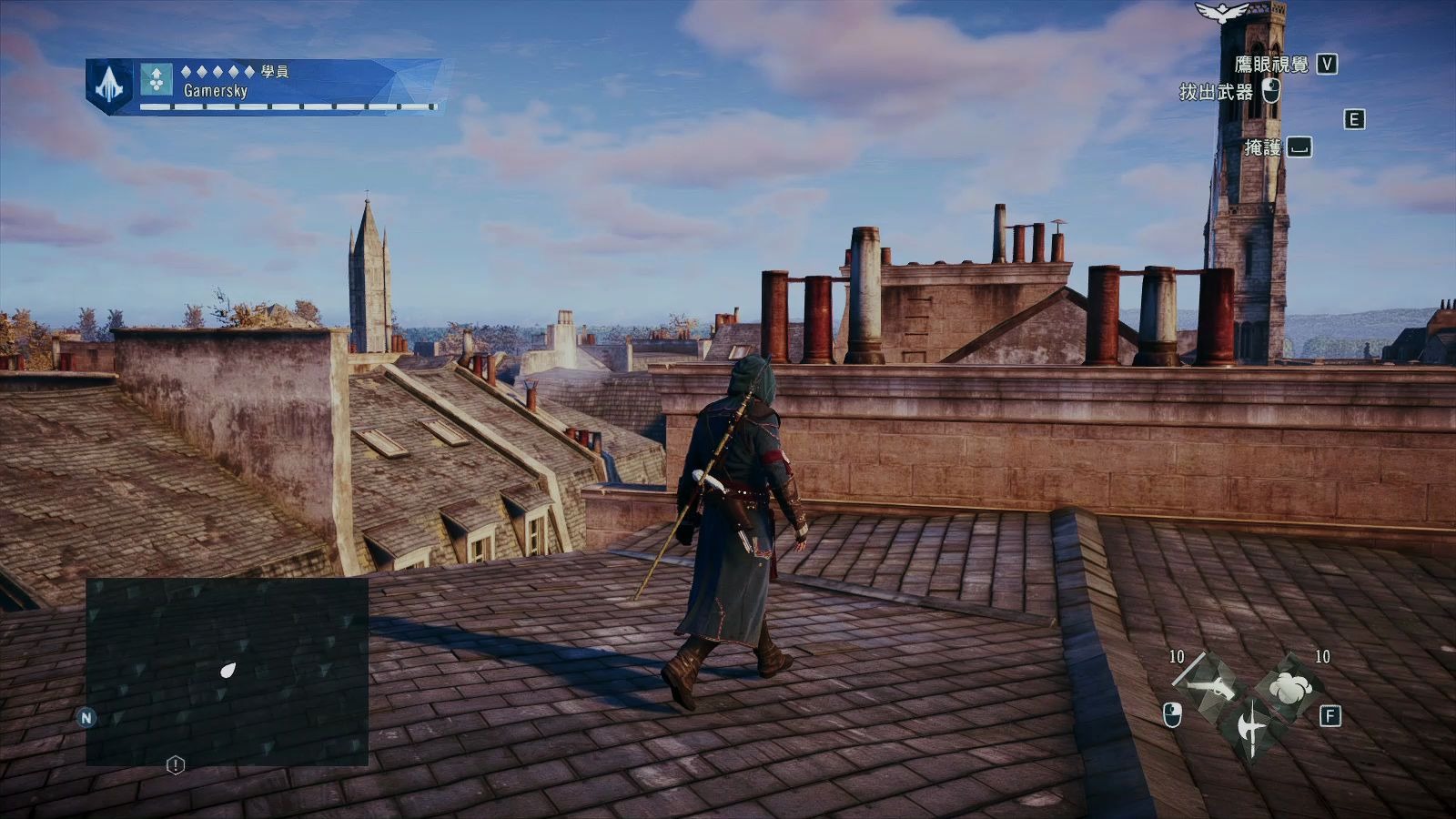Click the Assassin insignia emblem

109,85
